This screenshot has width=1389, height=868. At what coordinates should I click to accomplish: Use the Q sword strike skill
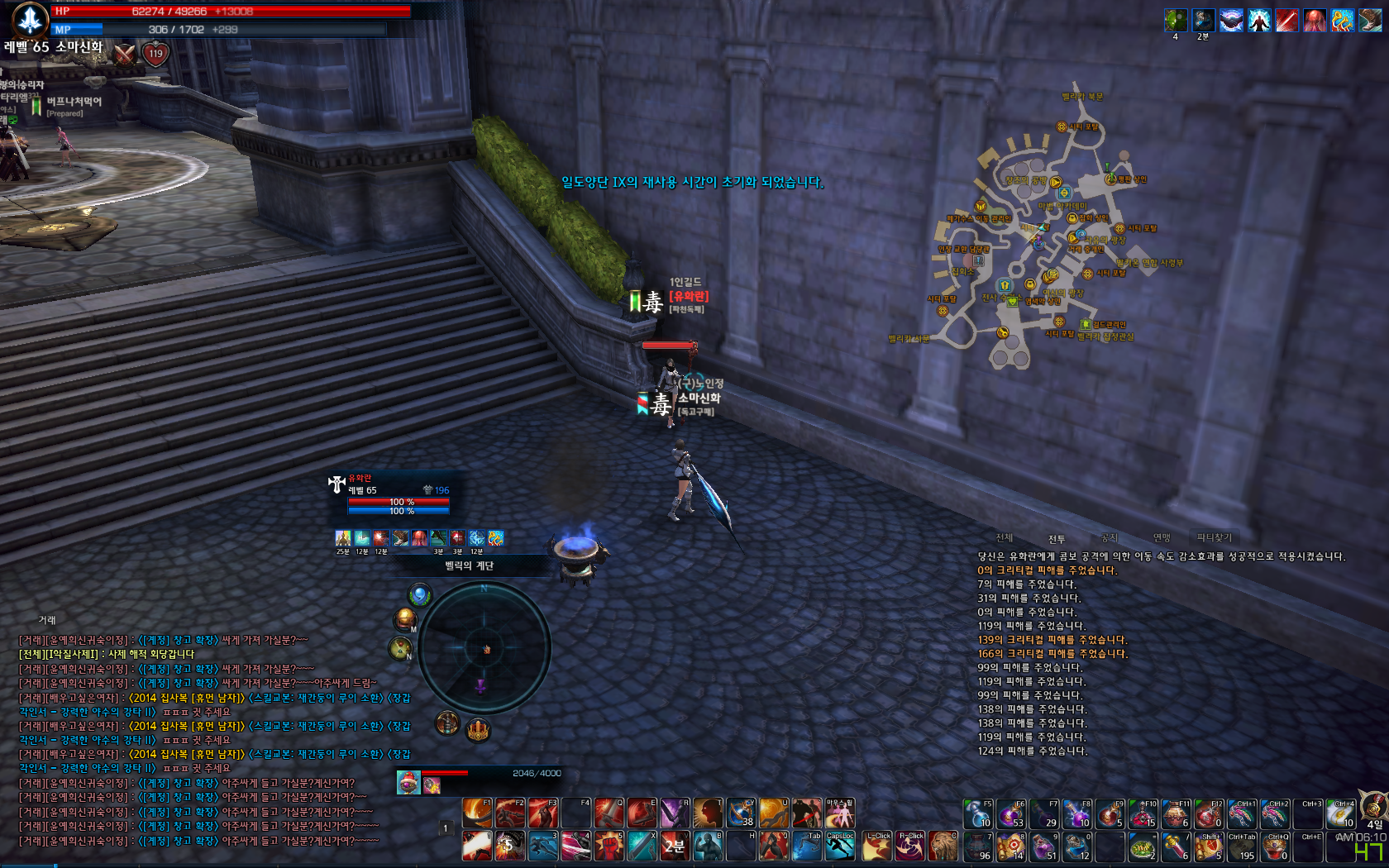tap(609, 813)
